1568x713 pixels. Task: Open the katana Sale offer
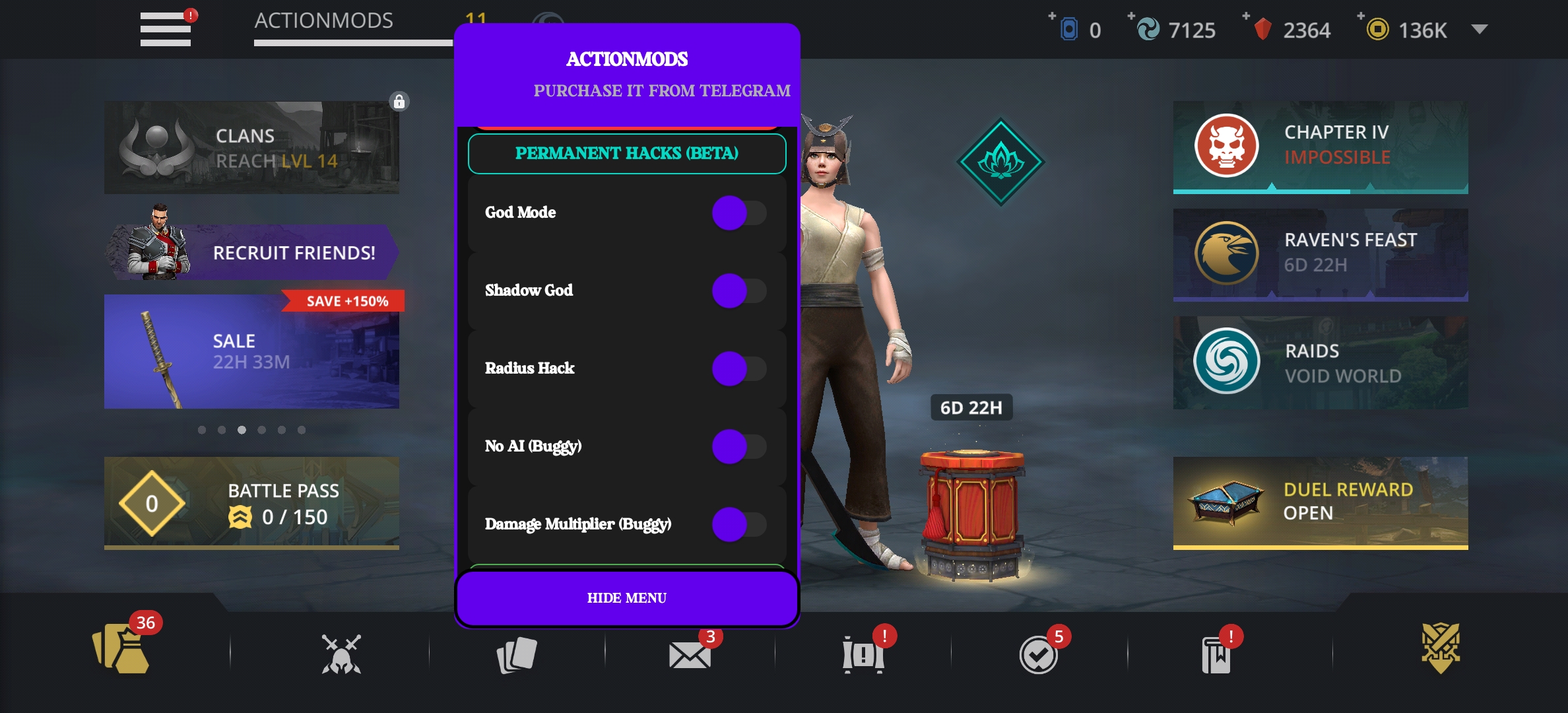pos(251,352)
